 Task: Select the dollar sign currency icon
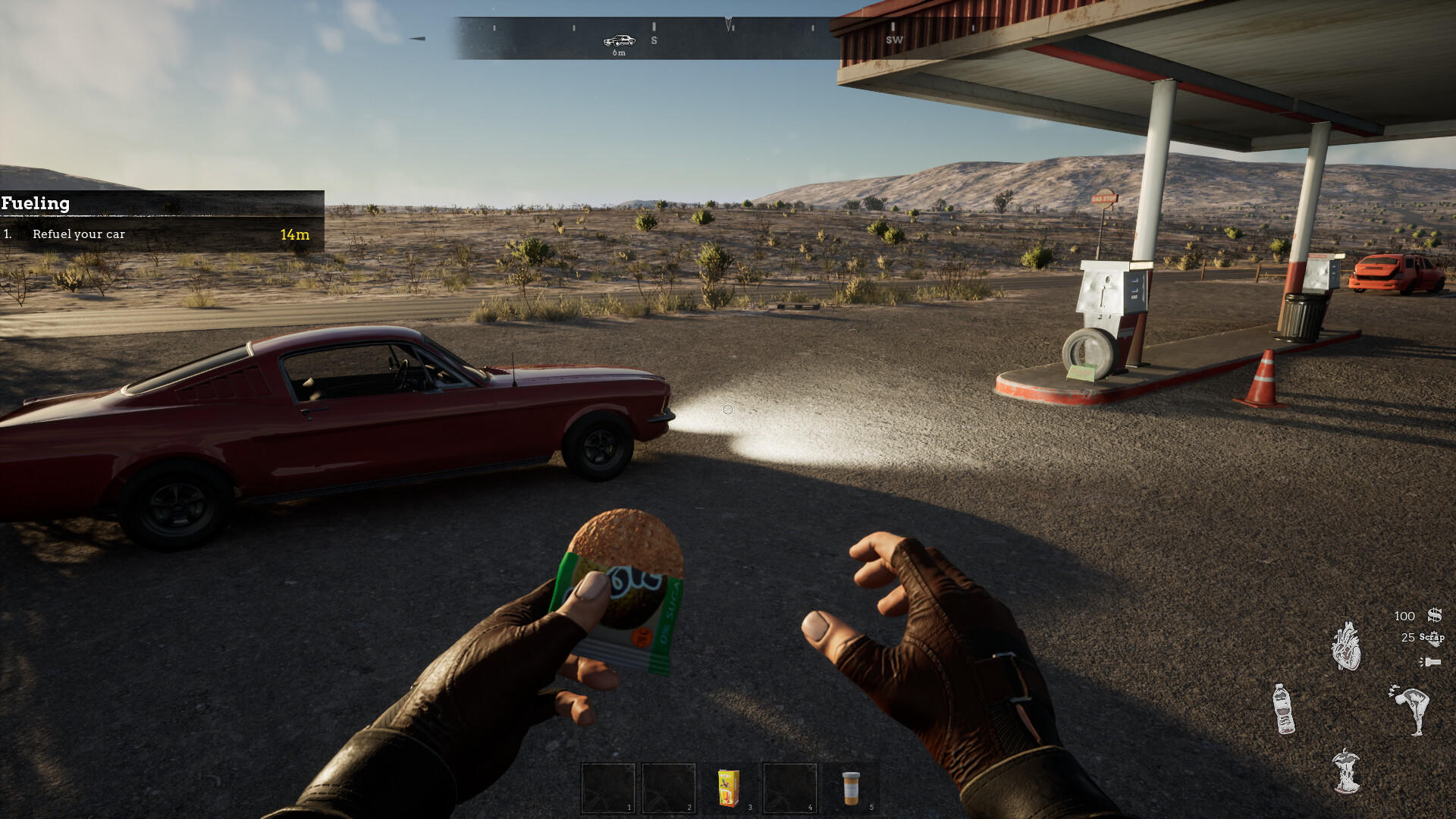pos(1436,616)
